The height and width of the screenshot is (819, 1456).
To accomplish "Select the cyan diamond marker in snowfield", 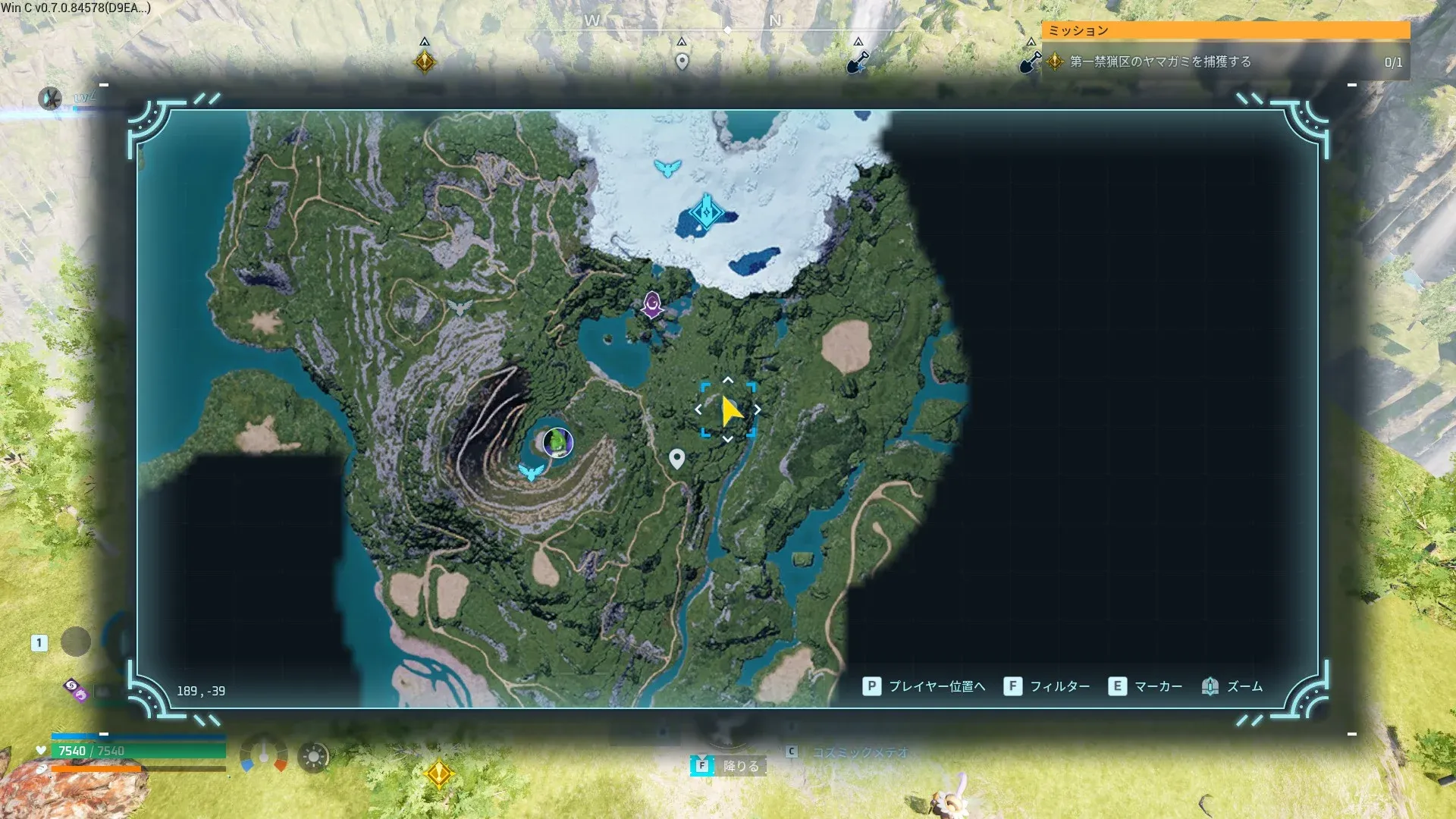I will [707, 212].
